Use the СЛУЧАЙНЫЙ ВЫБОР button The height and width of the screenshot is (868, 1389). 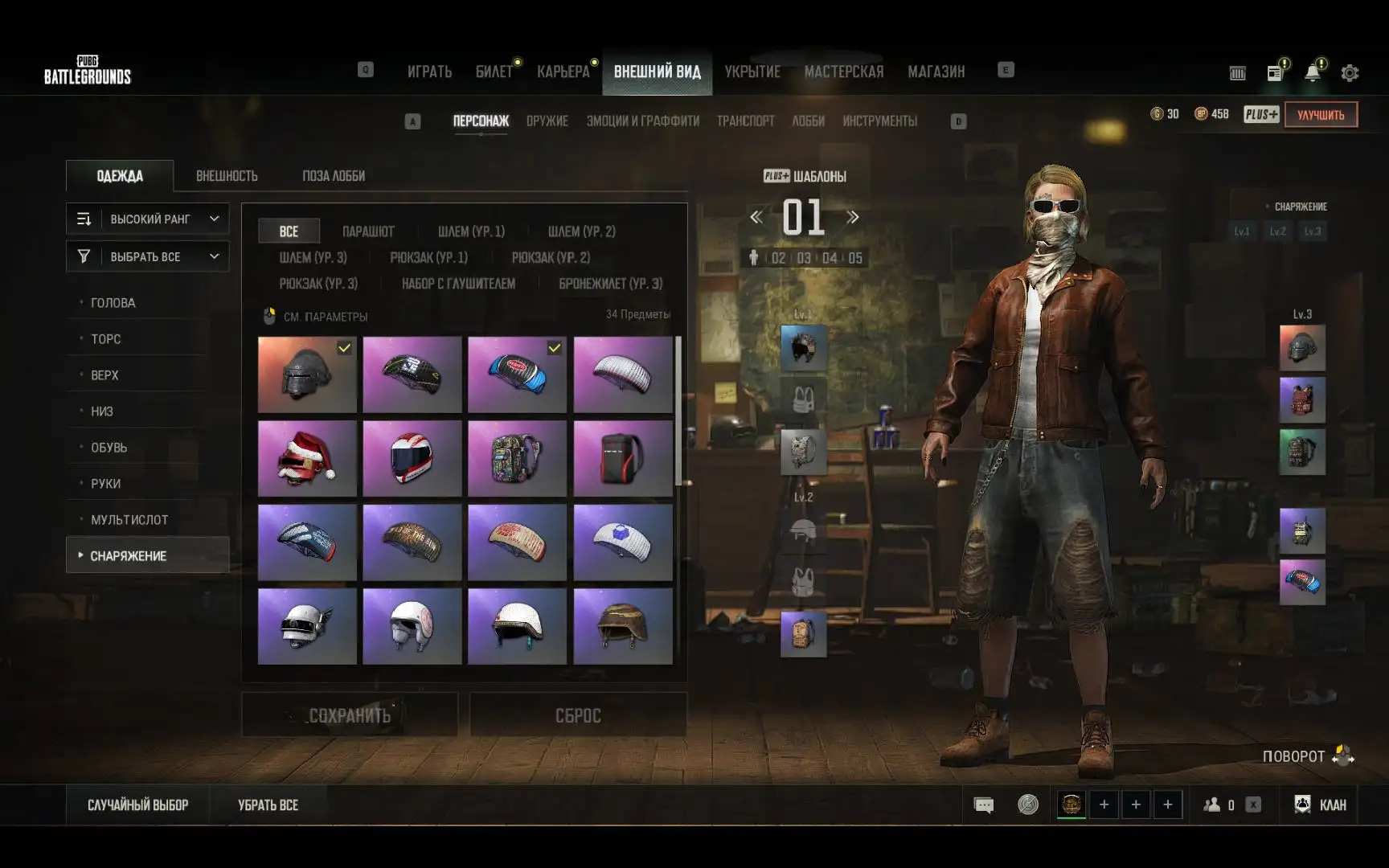click(x=137, y=805)
